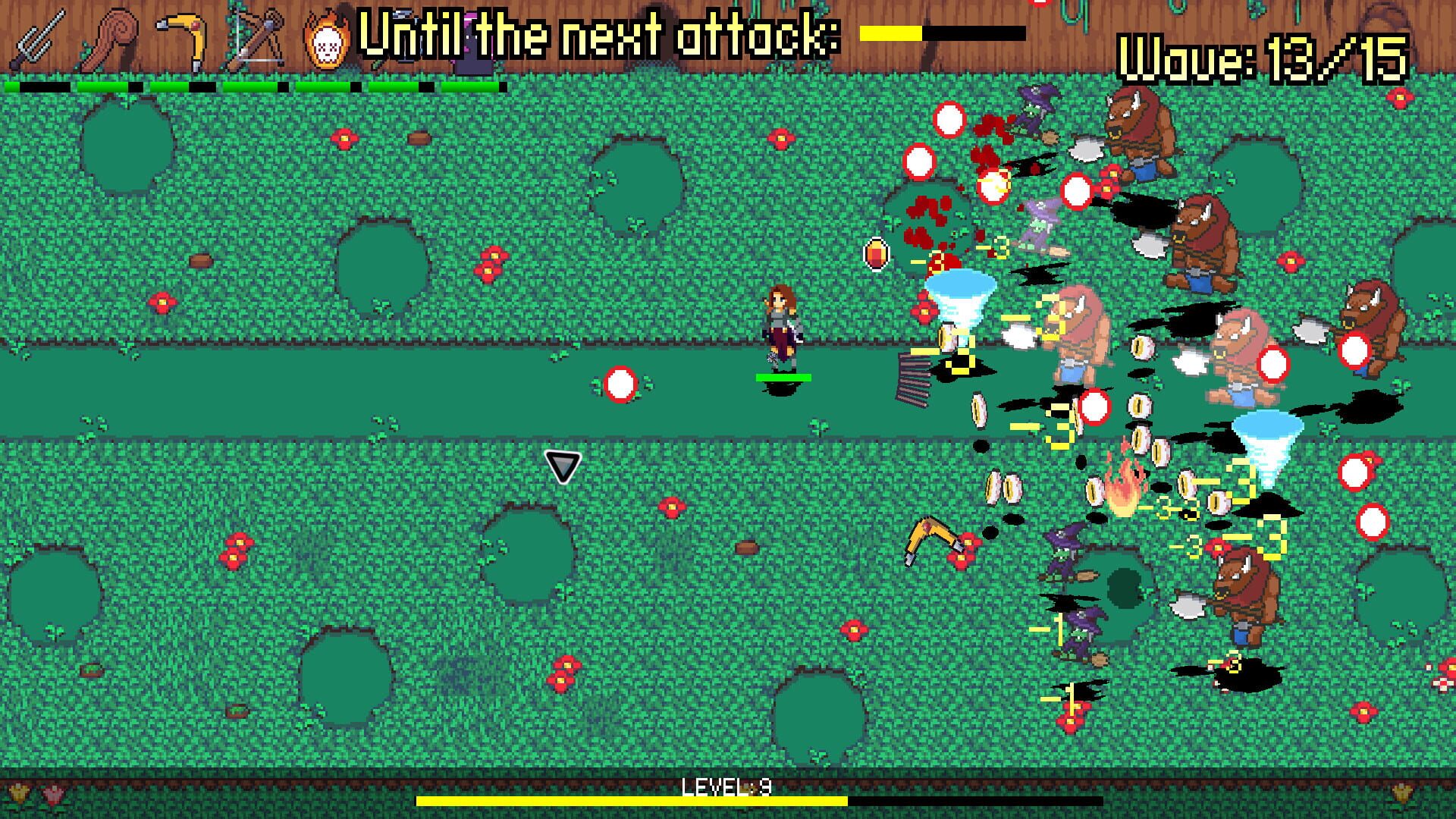Click the purple wizard portrait in the toolbar
Screen dimensions: 1456x819
tap(470, 38)
